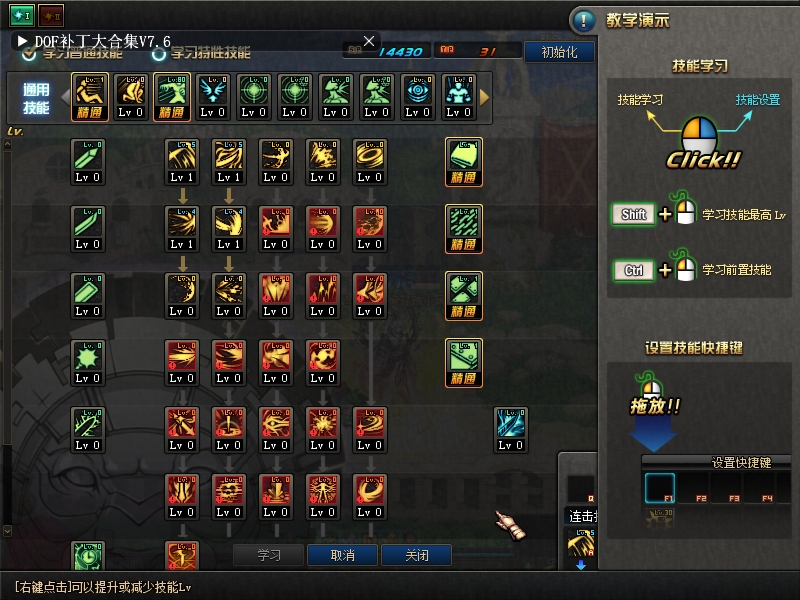Confirm with the 学习 learn button
The width and height of the screenshot is (800, 600).
[x=269, y=555]
